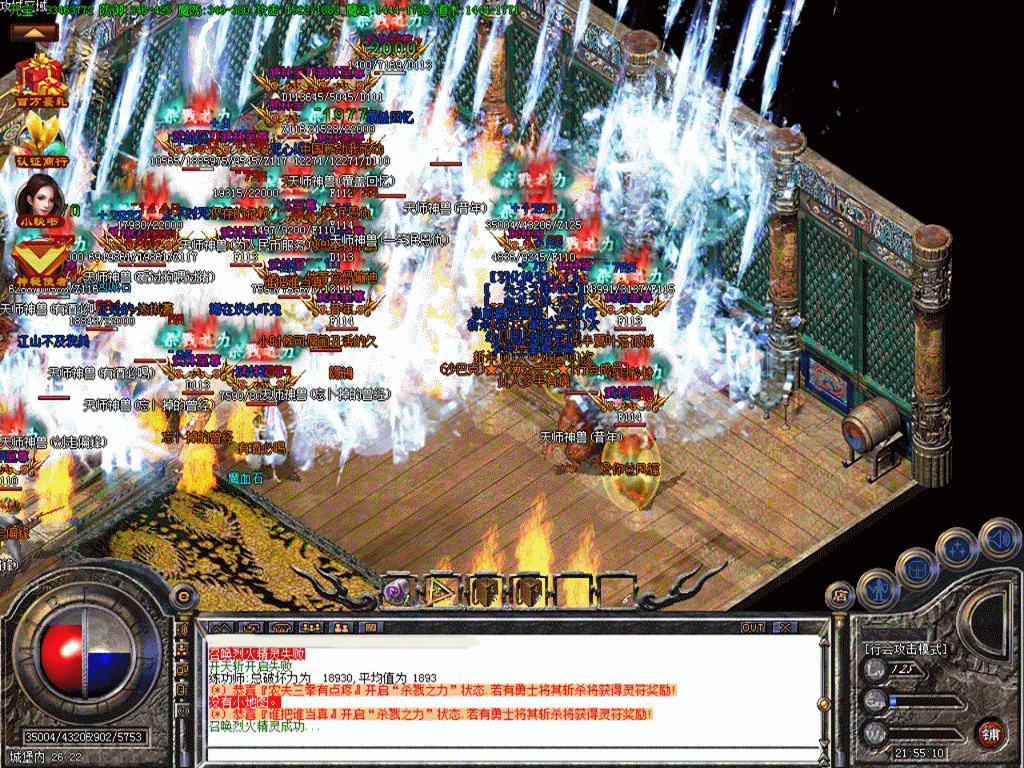1024x768 pixels.
Task: Click the round e button beside the orb
Action: pyautogui.click(x=183, y=596)
